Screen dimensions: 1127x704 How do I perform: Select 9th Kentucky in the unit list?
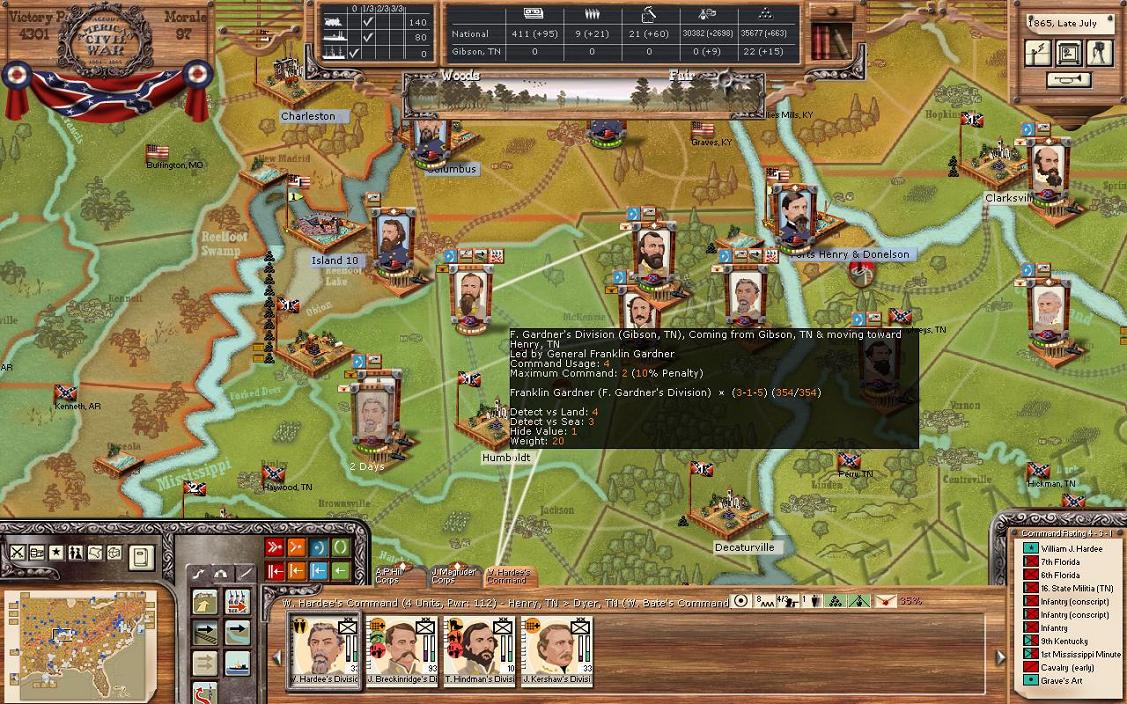tap(1061, 641)
